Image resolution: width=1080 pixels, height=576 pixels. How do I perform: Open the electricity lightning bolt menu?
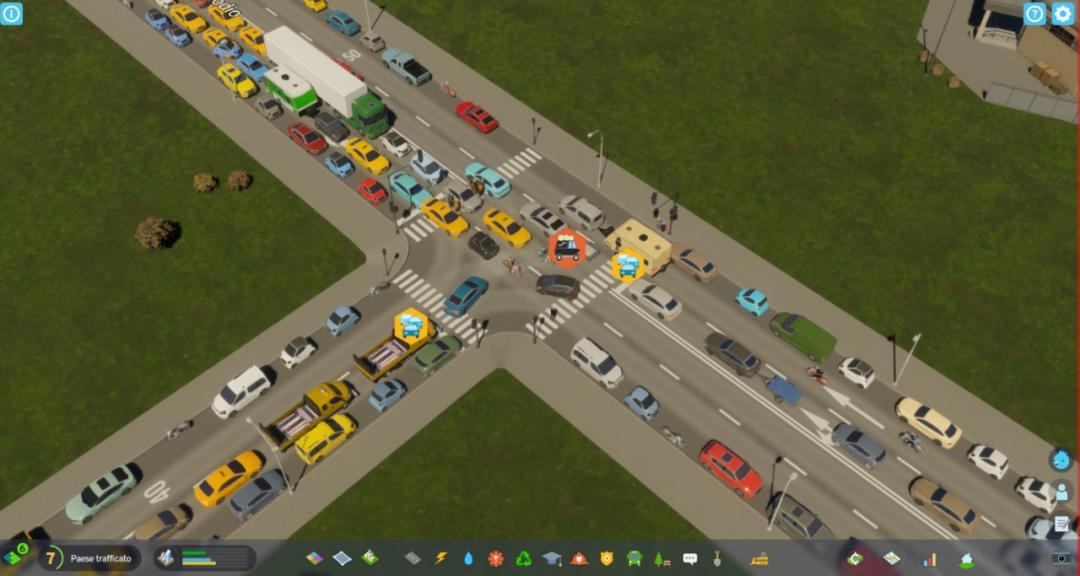[441, 558]
